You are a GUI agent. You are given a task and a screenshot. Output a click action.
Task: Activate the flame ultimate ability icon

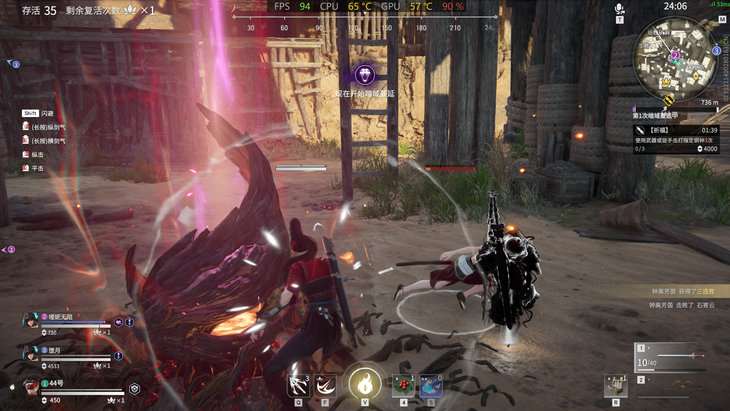click(364, 380)
